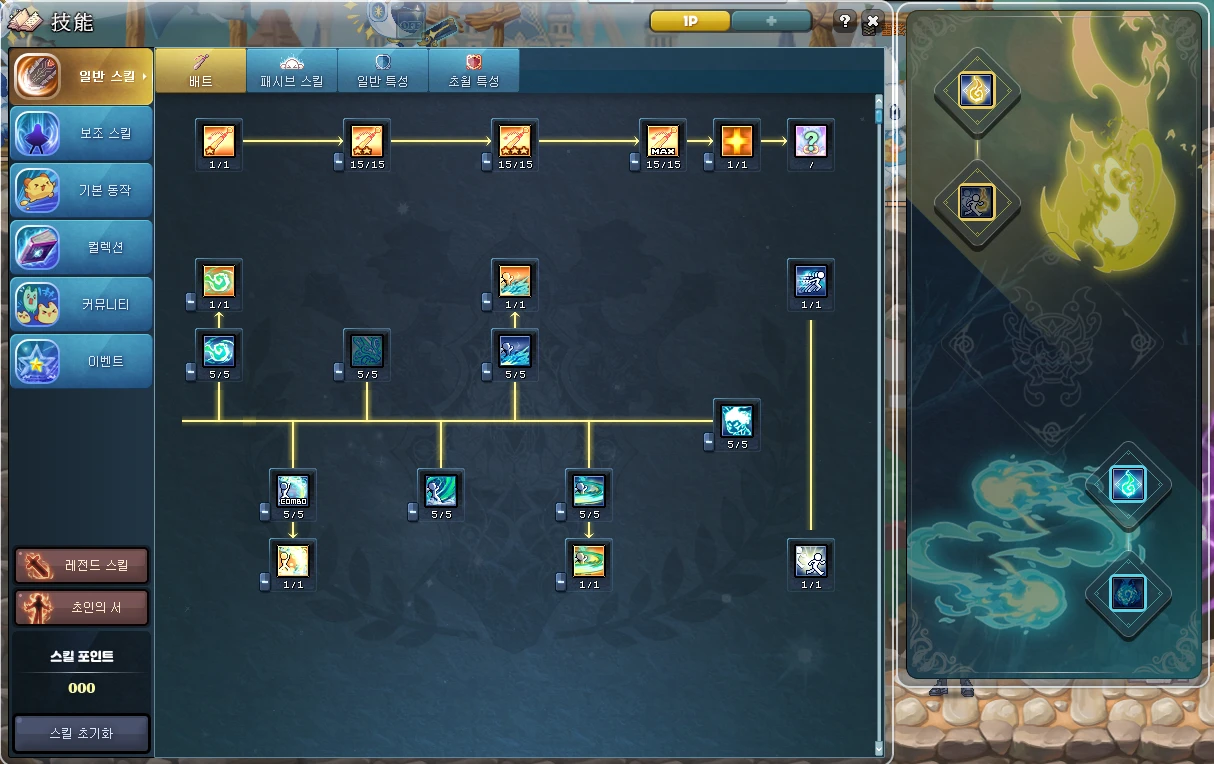This screenshot has width=1214, height=764.
Task: Switch to the 배트 tab
Action: click(x=201, y=70)
